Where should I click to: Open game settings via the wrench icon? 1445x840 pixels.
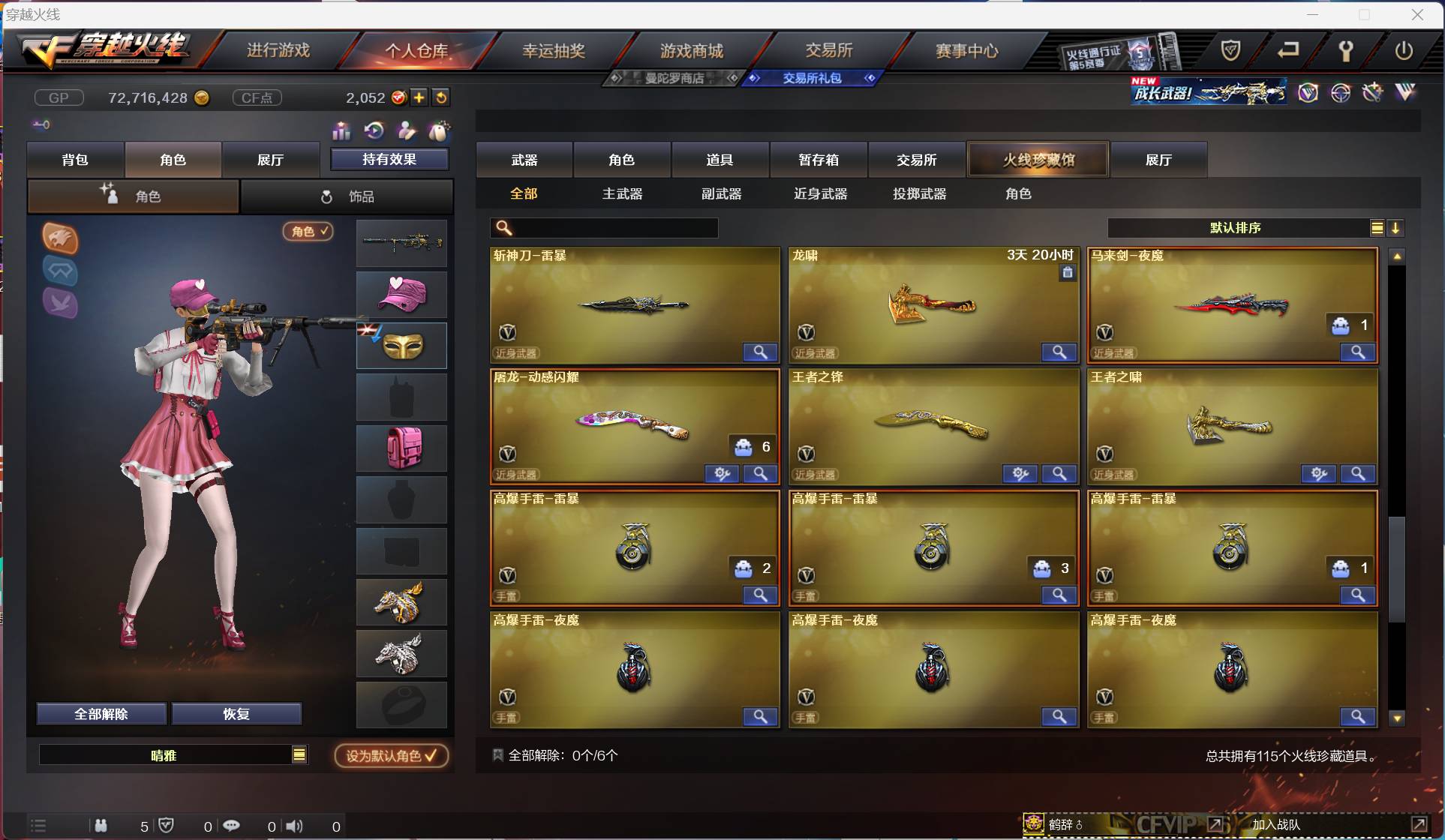[x=1346, y=51]
